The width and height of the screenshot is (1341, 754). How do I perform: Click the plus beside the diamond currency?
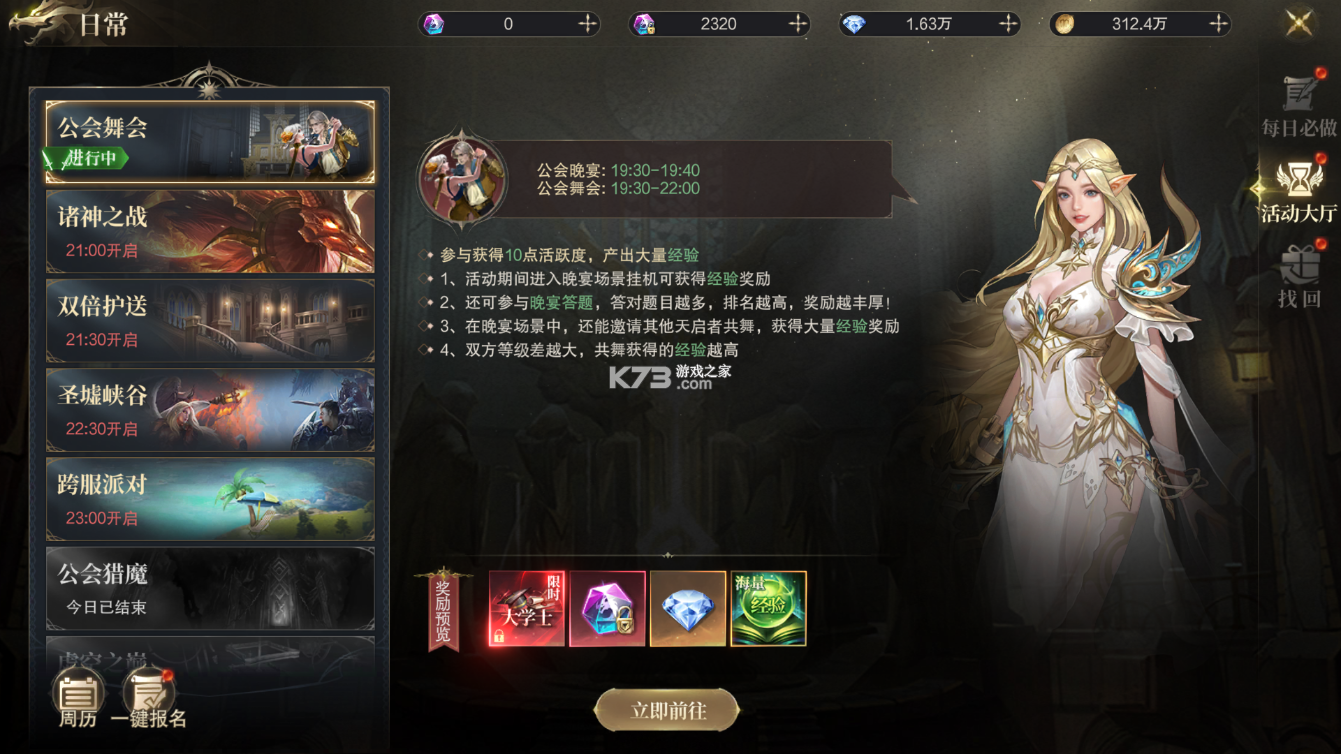[1007, 22]
